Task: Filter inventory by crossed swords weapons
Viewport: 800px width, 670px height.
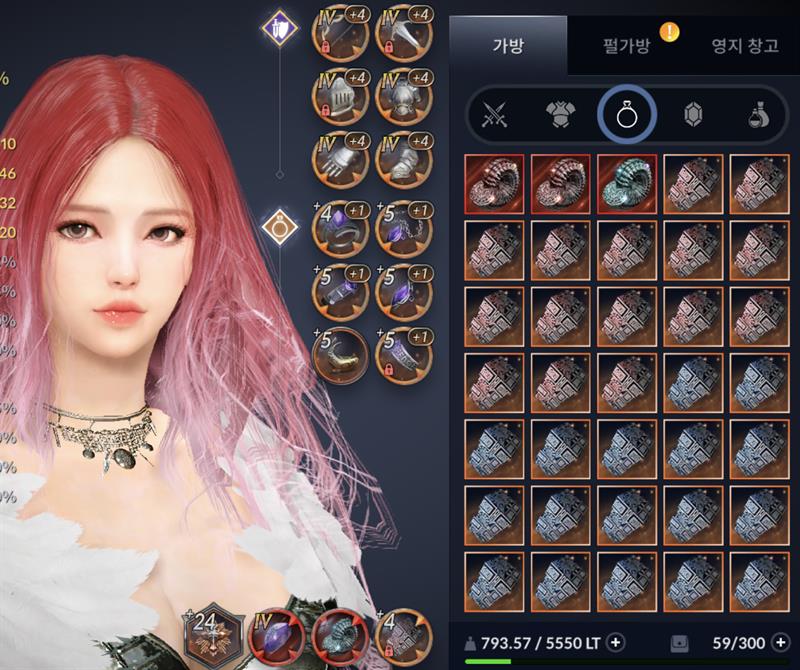Action: point(495,116)
